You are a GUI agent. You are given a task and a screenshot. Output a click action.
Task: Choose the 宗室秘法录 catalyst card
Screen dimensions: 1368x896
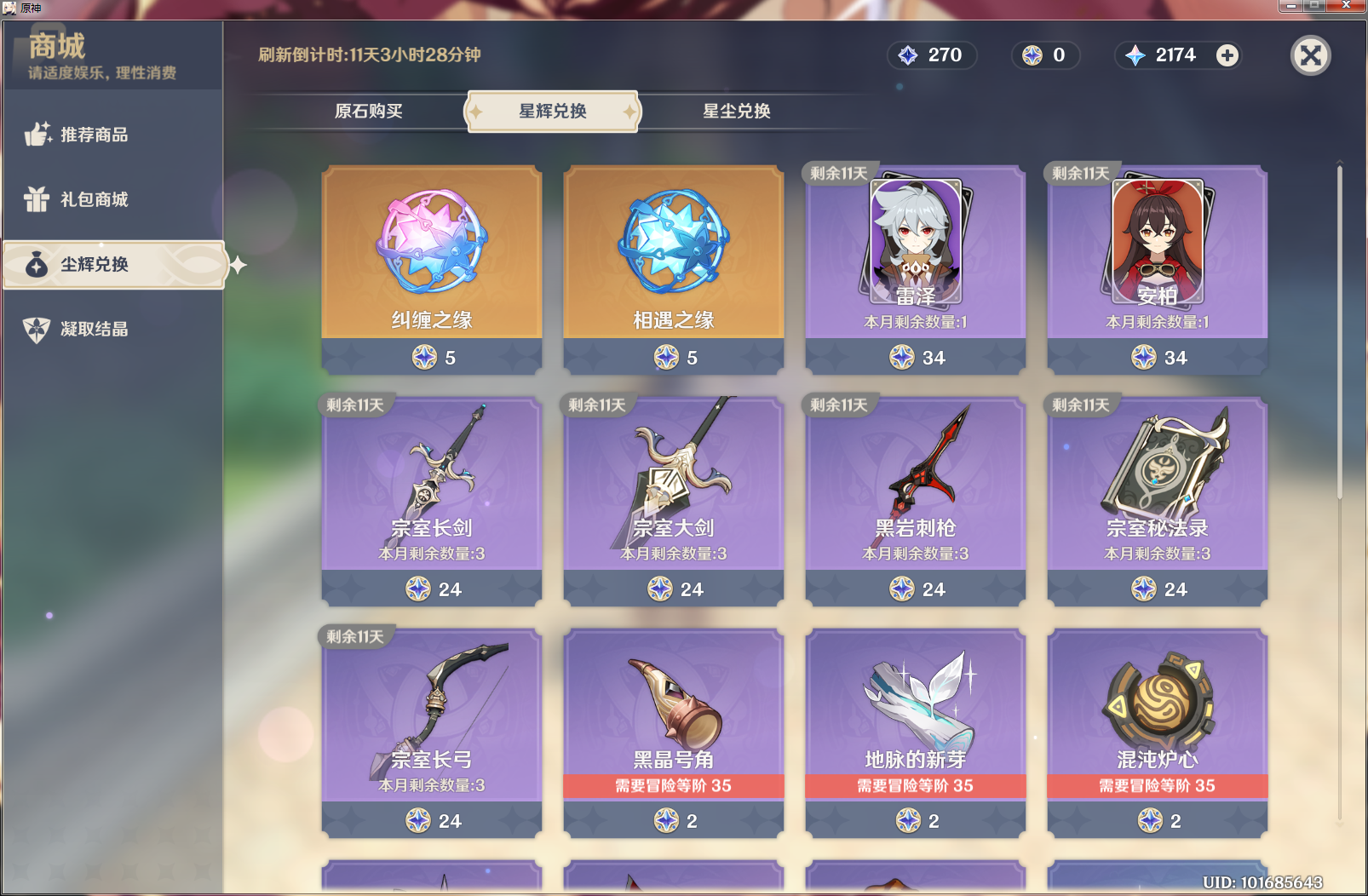click(1158, 501)
